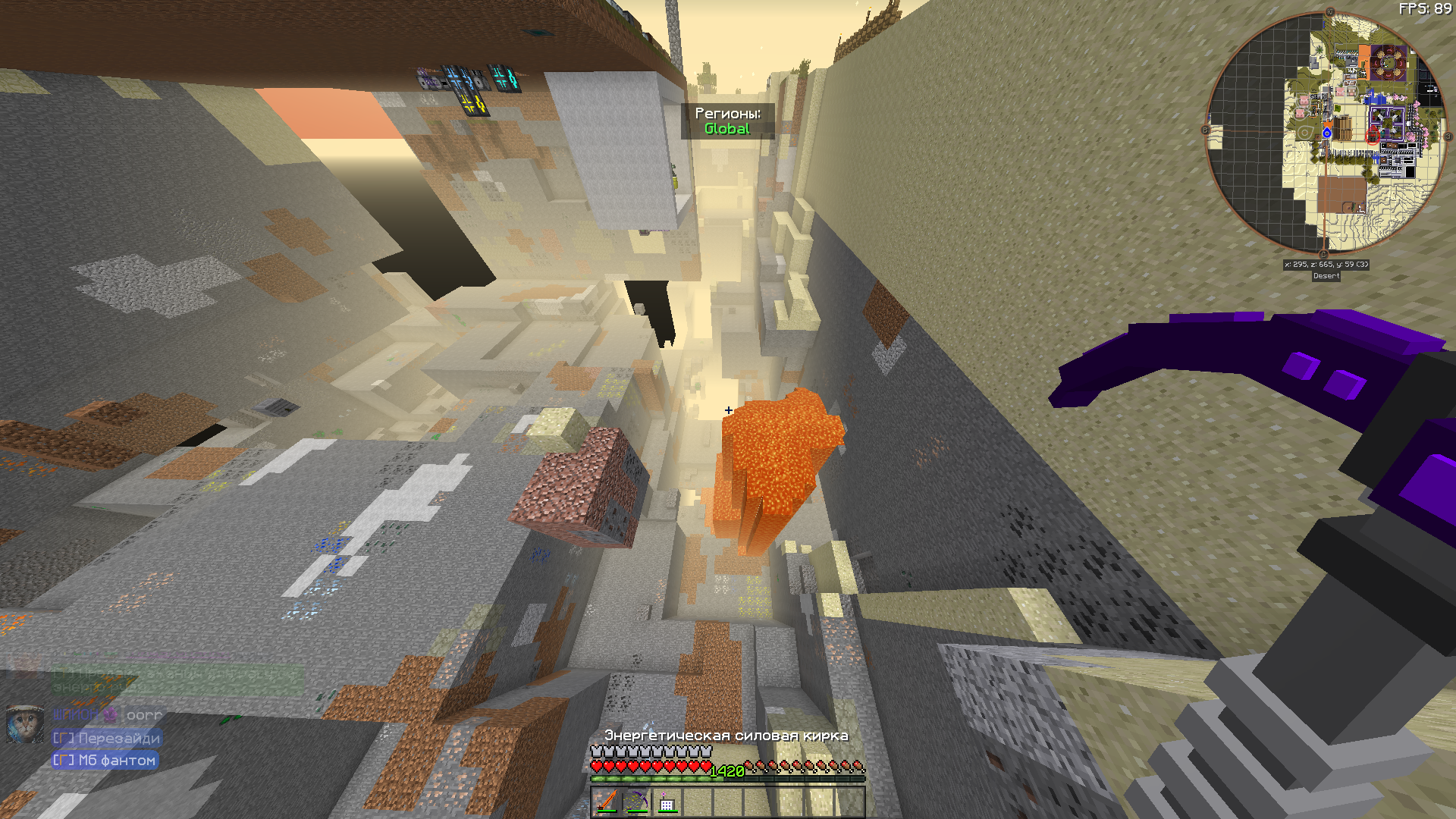Click the blue waypoint marker on minimap
1456x819 pixels.
pos(1327,133)
